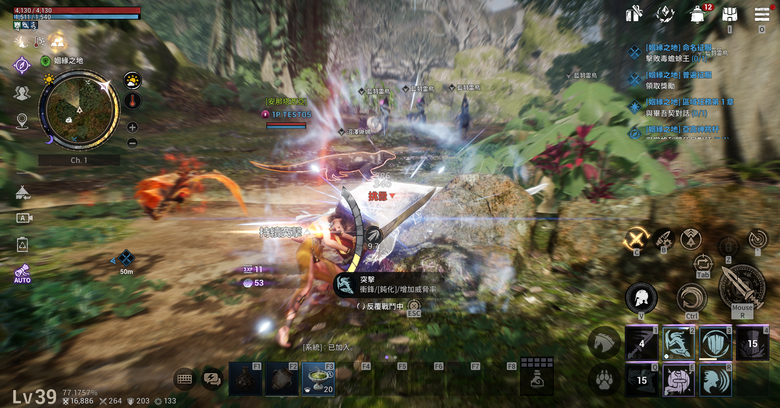780x408 pixels.
Task: Mount using the horse head button
Action: coord(604,342)
